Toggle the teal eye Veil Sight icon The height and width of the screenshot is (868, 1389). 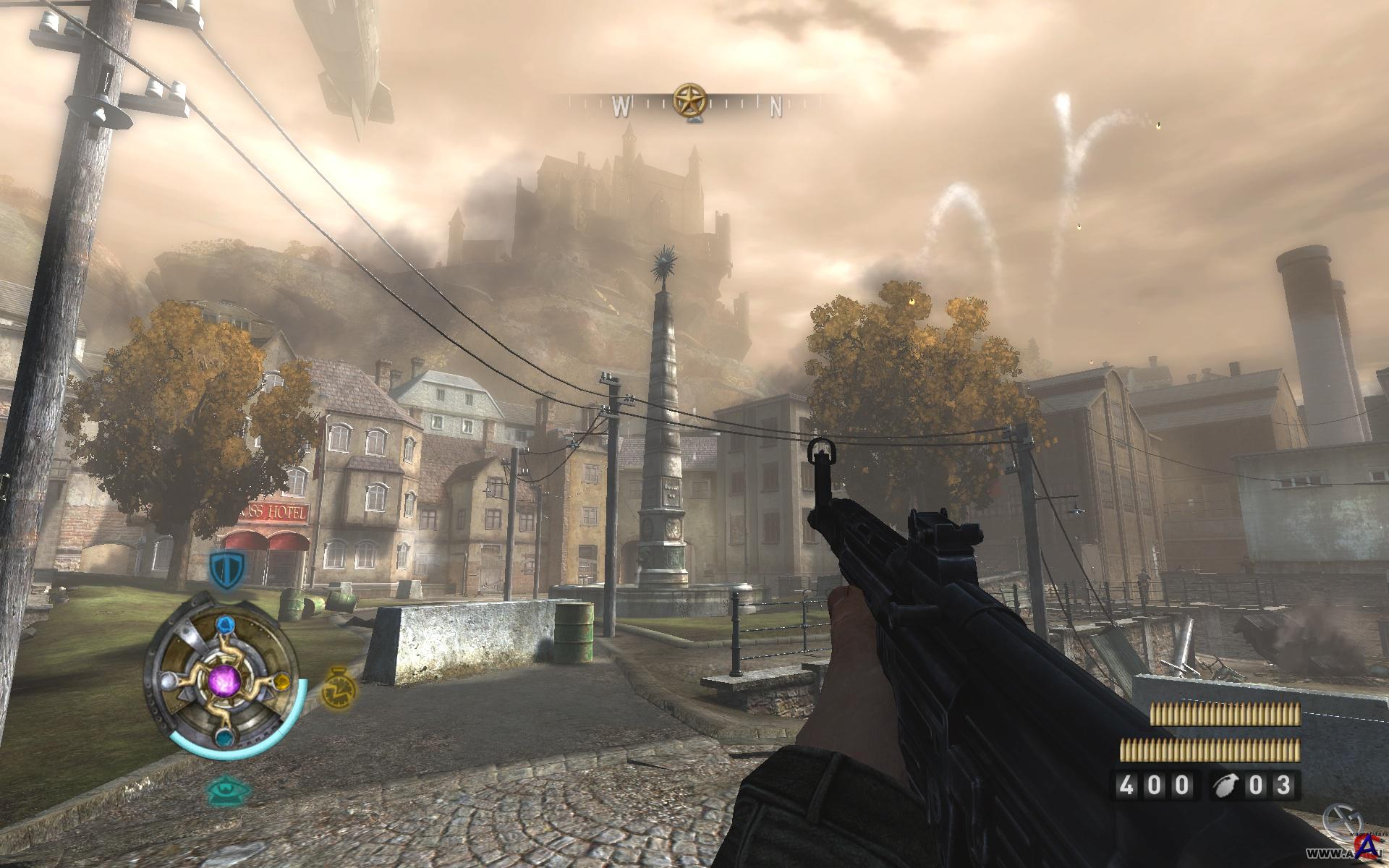tap(229, 791)
